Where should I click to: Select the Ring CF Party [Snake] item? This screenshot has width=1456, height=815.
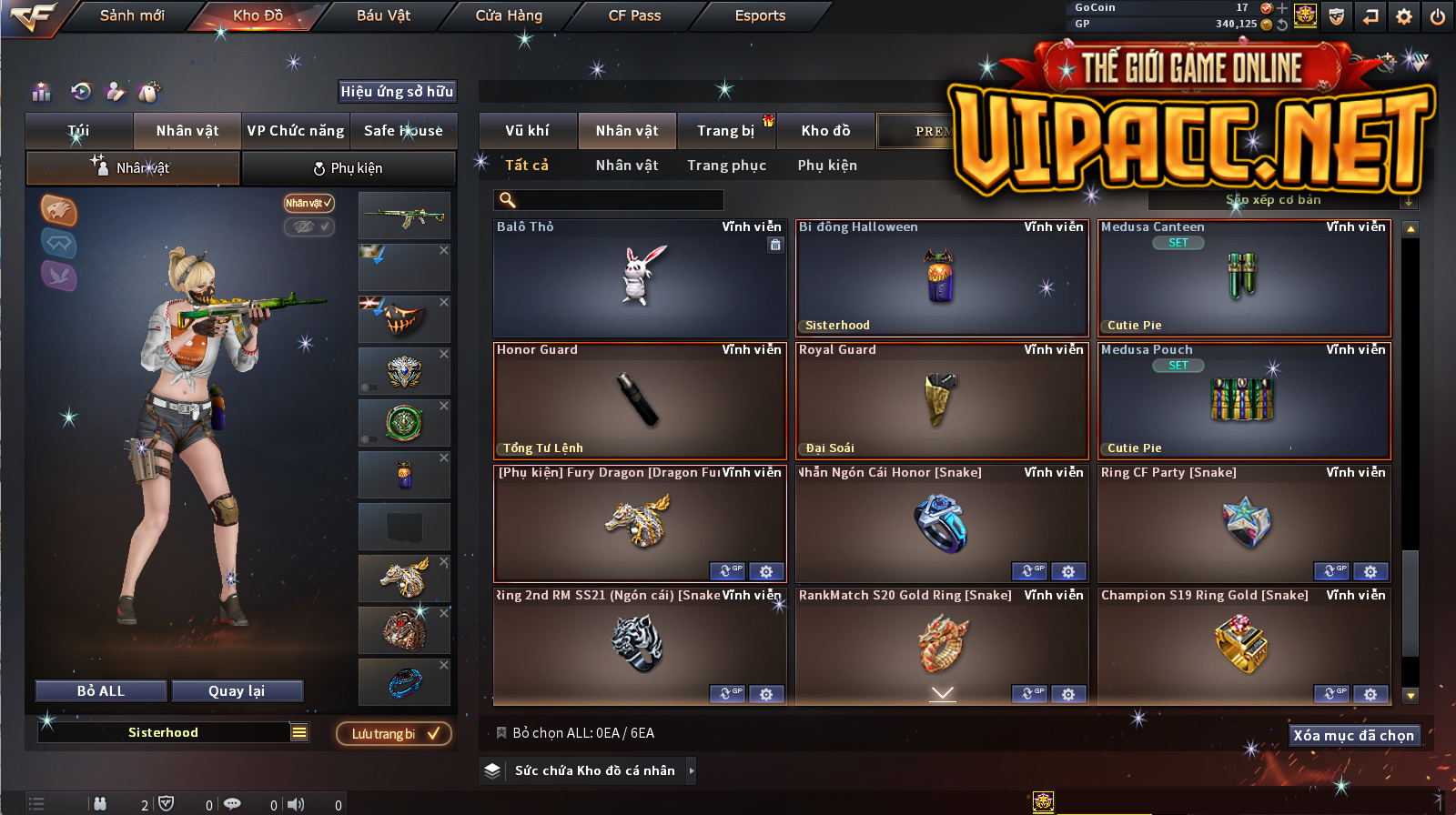[1243, 524]
